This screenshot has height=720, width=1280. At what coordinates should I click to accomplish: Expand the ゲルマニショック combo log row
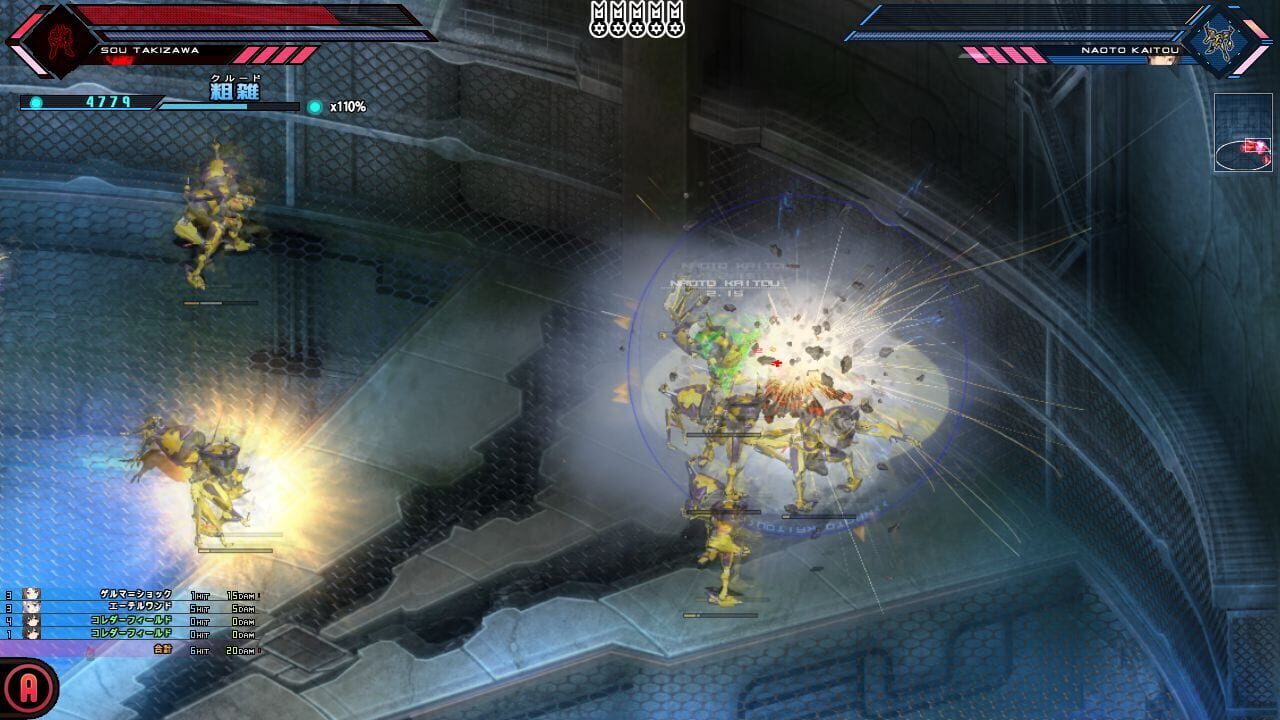pos(135,593)
